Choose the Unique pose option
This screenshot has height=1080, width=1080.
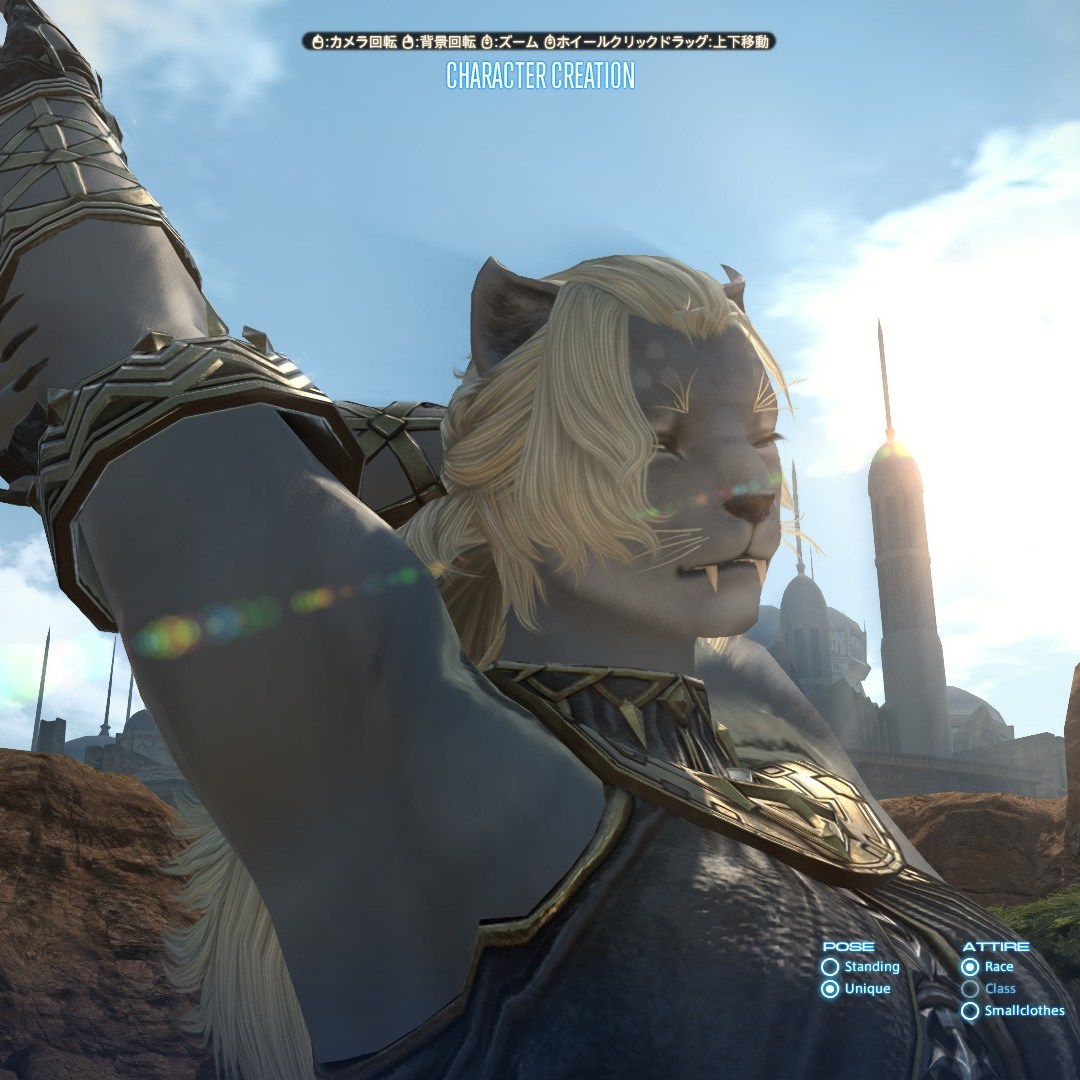(830, 989)
